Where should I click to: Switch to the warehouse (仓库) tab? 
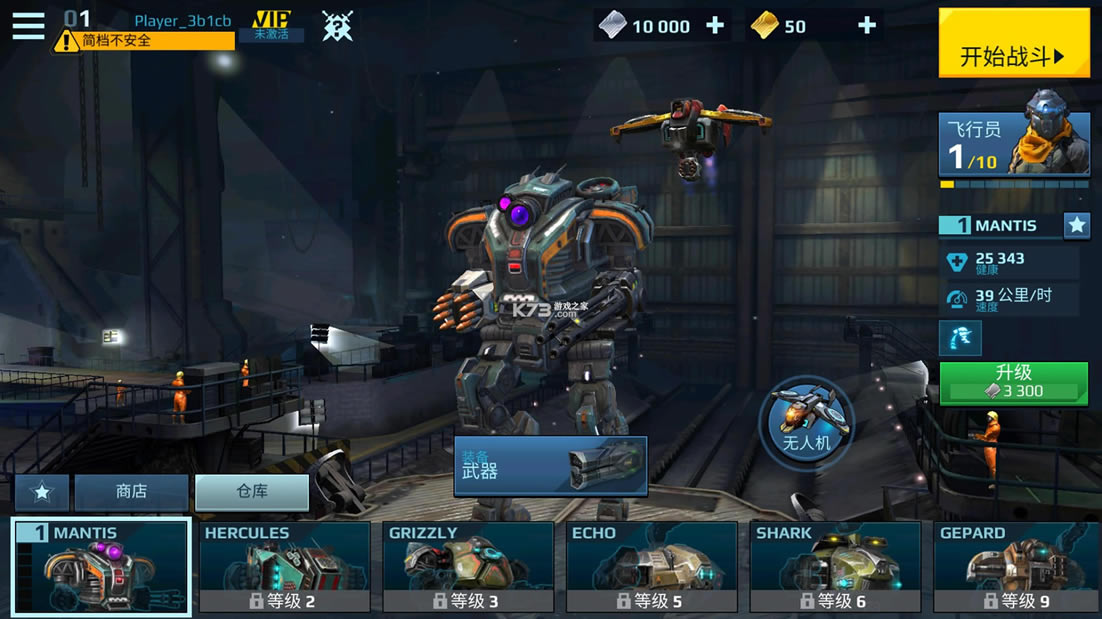click(252, 492)
